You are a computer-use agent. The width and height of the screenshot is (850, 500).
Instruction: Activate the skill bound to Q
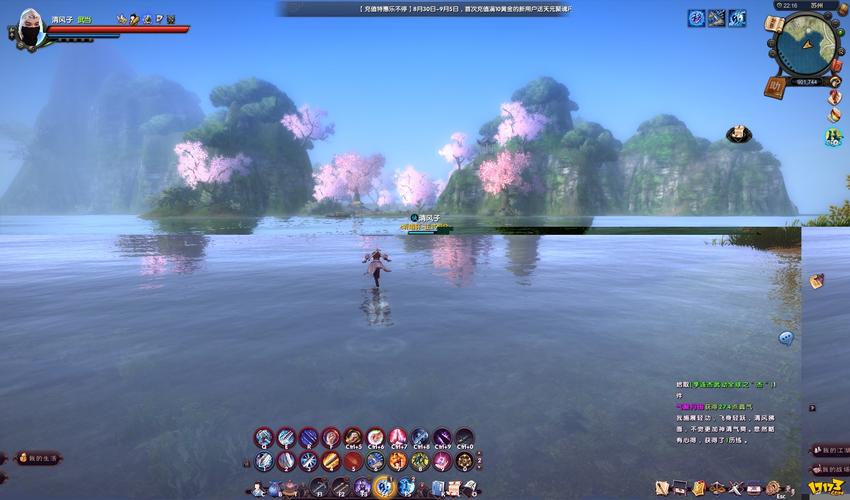[x=264, y=437]
